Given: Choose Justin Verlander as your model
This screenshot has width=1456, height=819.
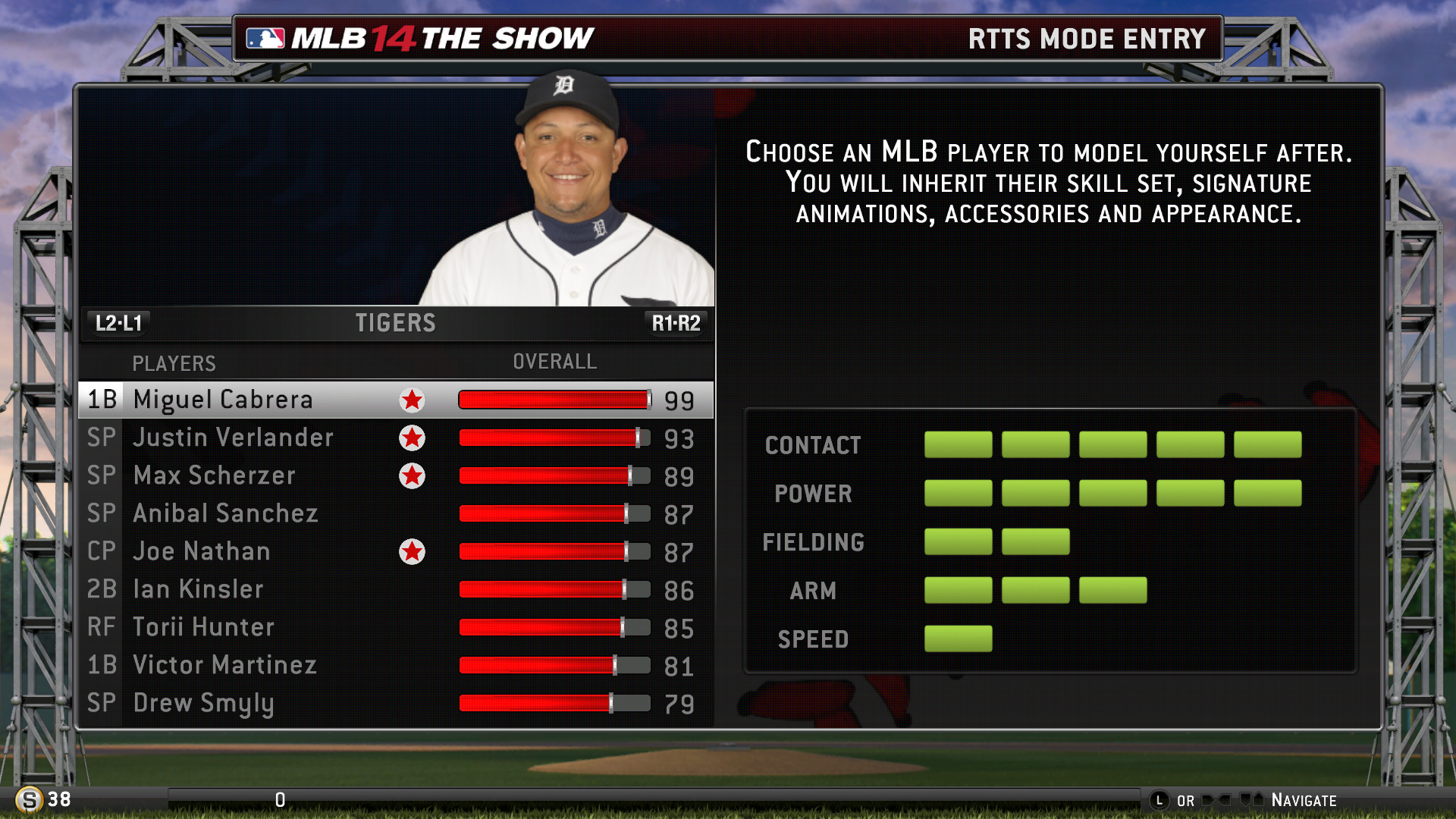Looking at the screenshot, I should 233,438.
